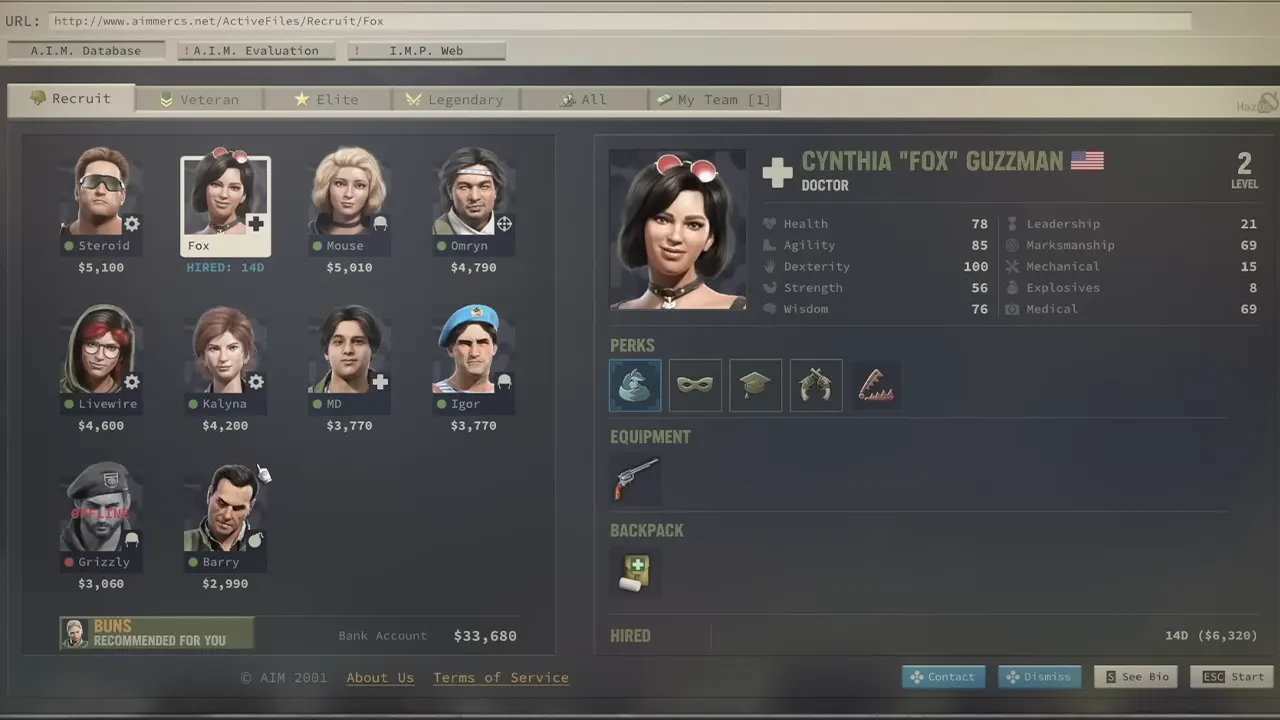
Task: Open the Buns recommended for you banner
Action: 156,633
